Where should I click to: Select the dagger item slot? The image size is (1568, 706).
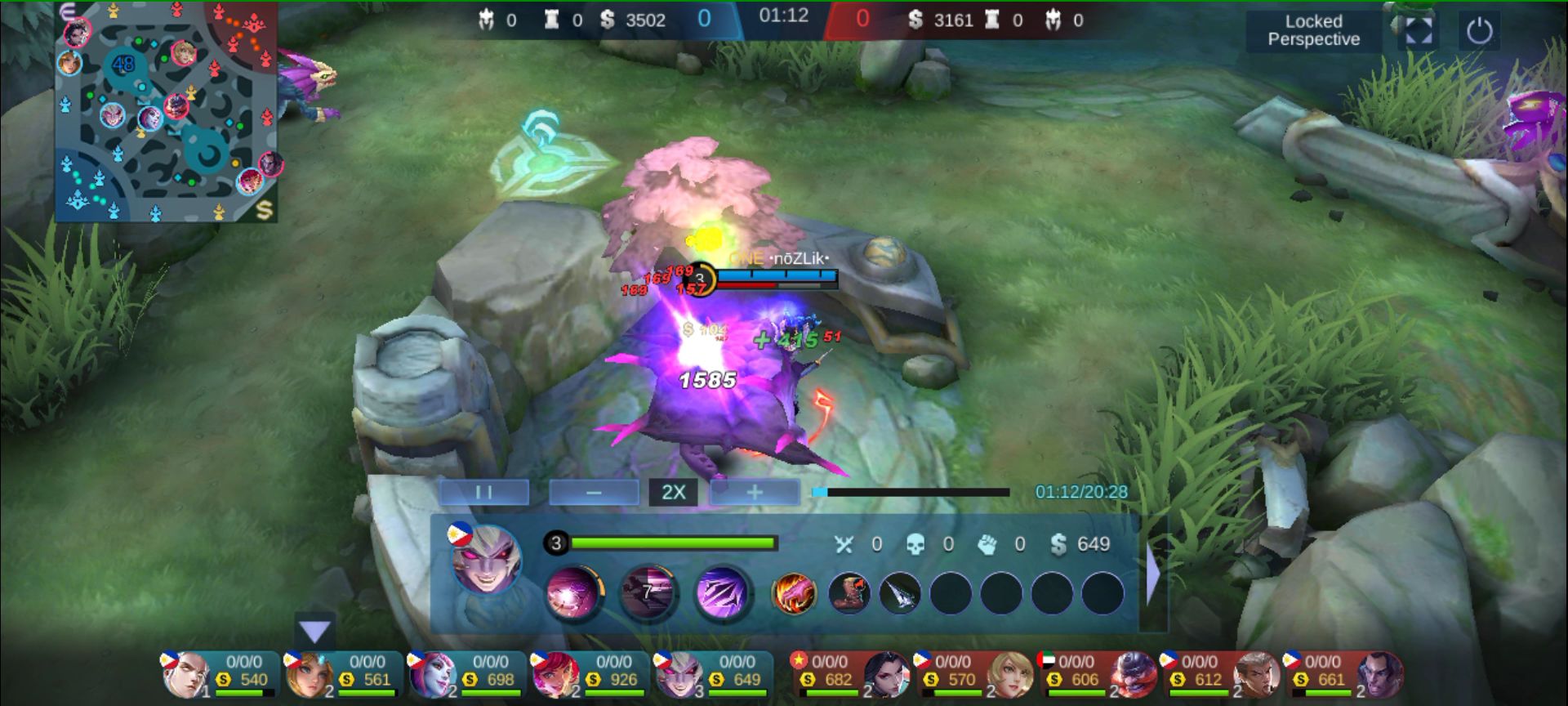coord(900,592)
